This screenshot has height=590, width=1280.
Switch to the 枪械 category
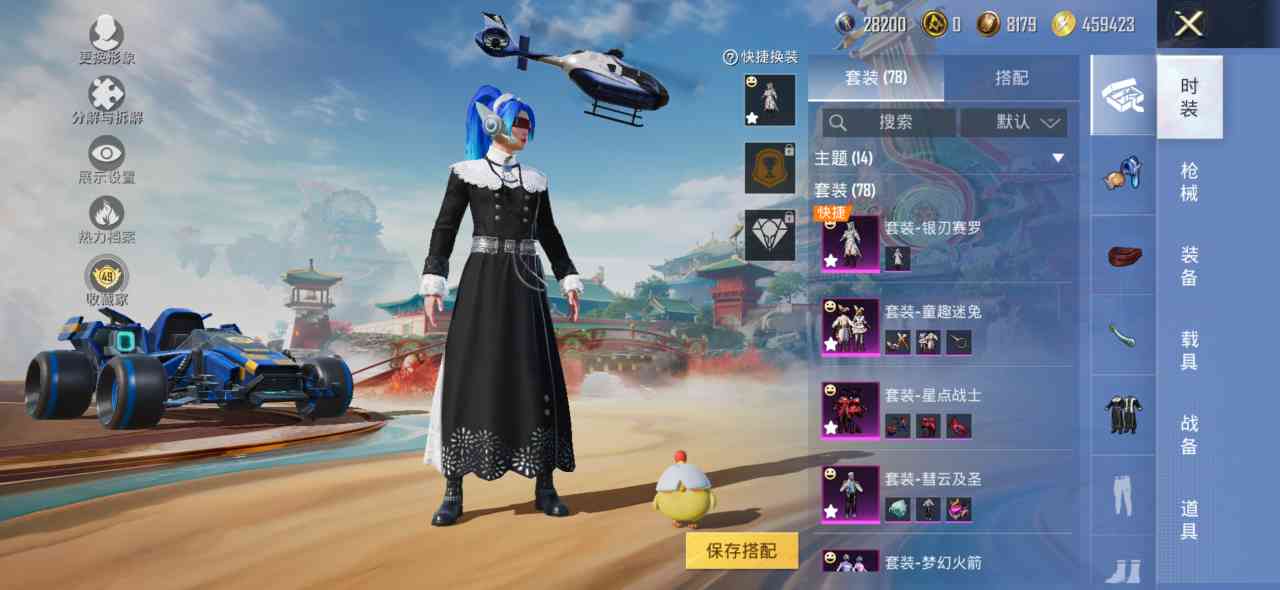1189,181
